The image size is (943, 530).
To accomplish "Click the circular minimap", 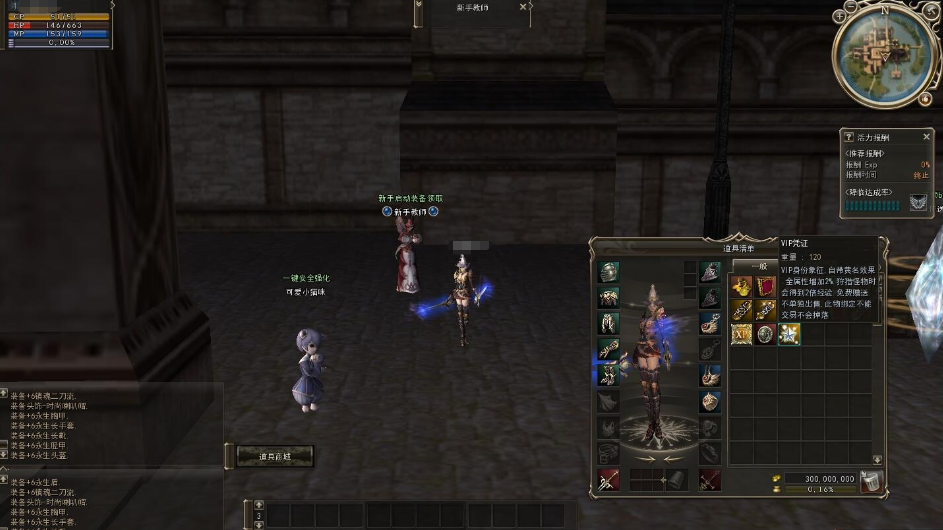I will pyautogui.click(x=883, y=55).
